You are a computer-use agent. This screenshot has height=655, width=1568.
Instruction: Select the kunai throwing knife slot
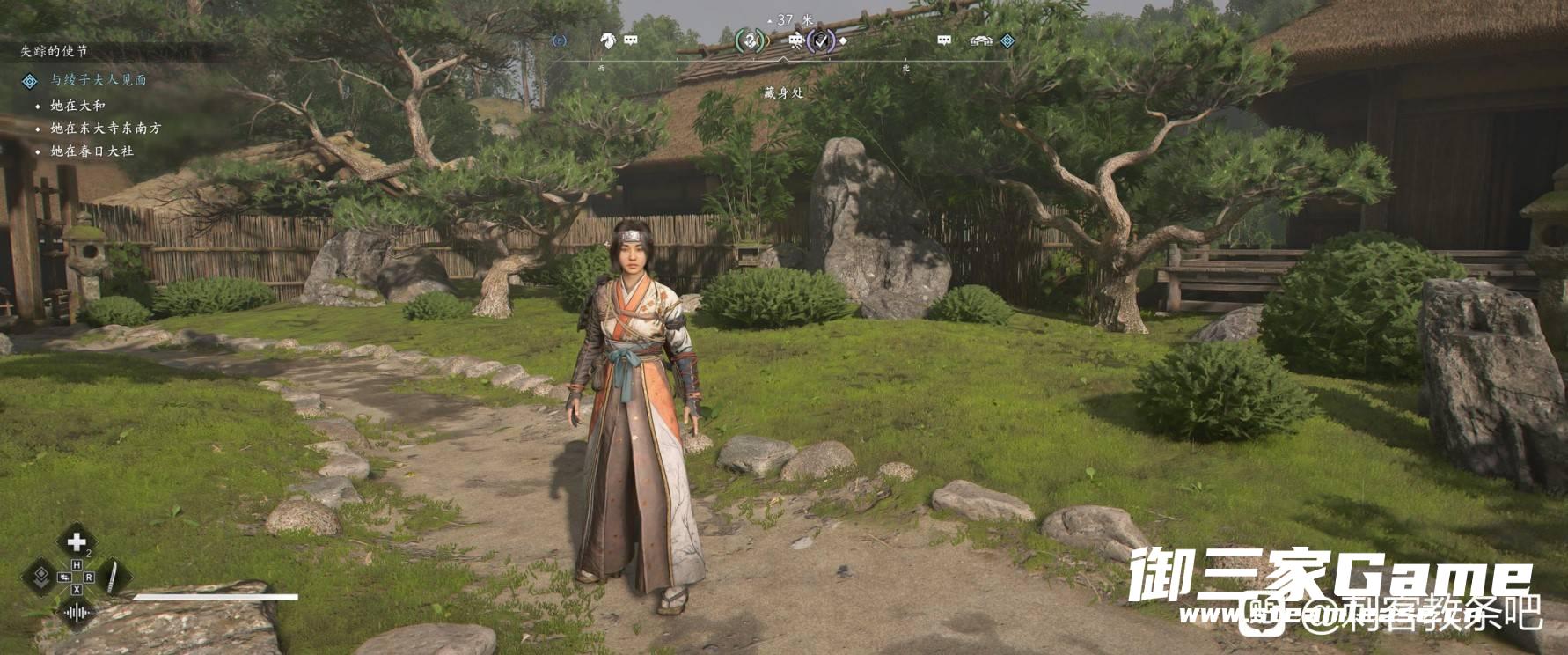pos(113,578)
